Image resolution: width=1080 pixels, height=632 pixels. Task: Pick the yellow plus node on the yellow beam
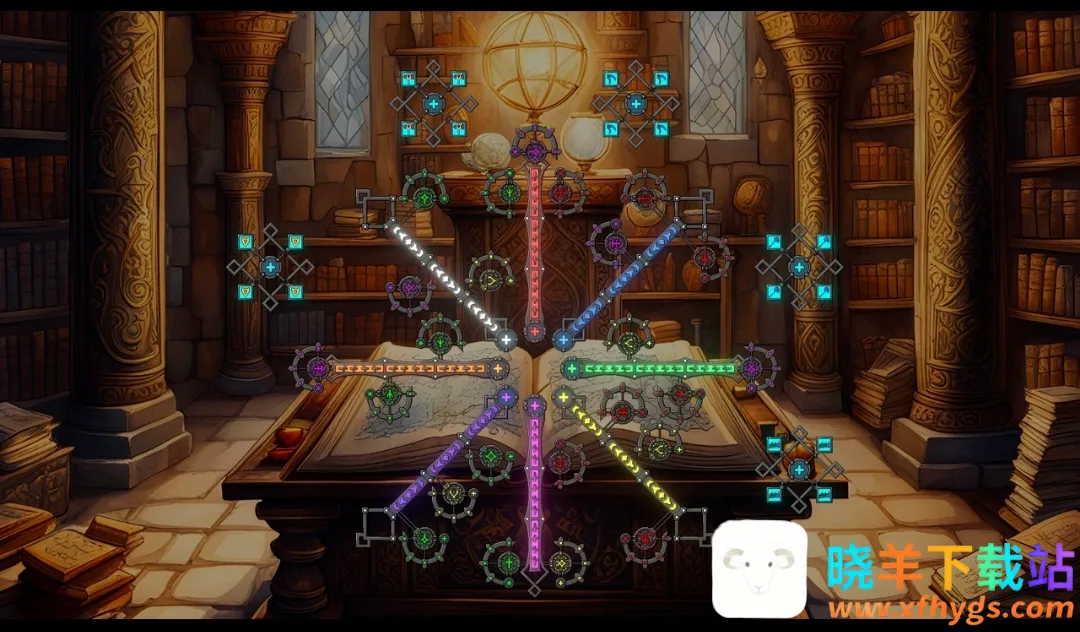563,398
